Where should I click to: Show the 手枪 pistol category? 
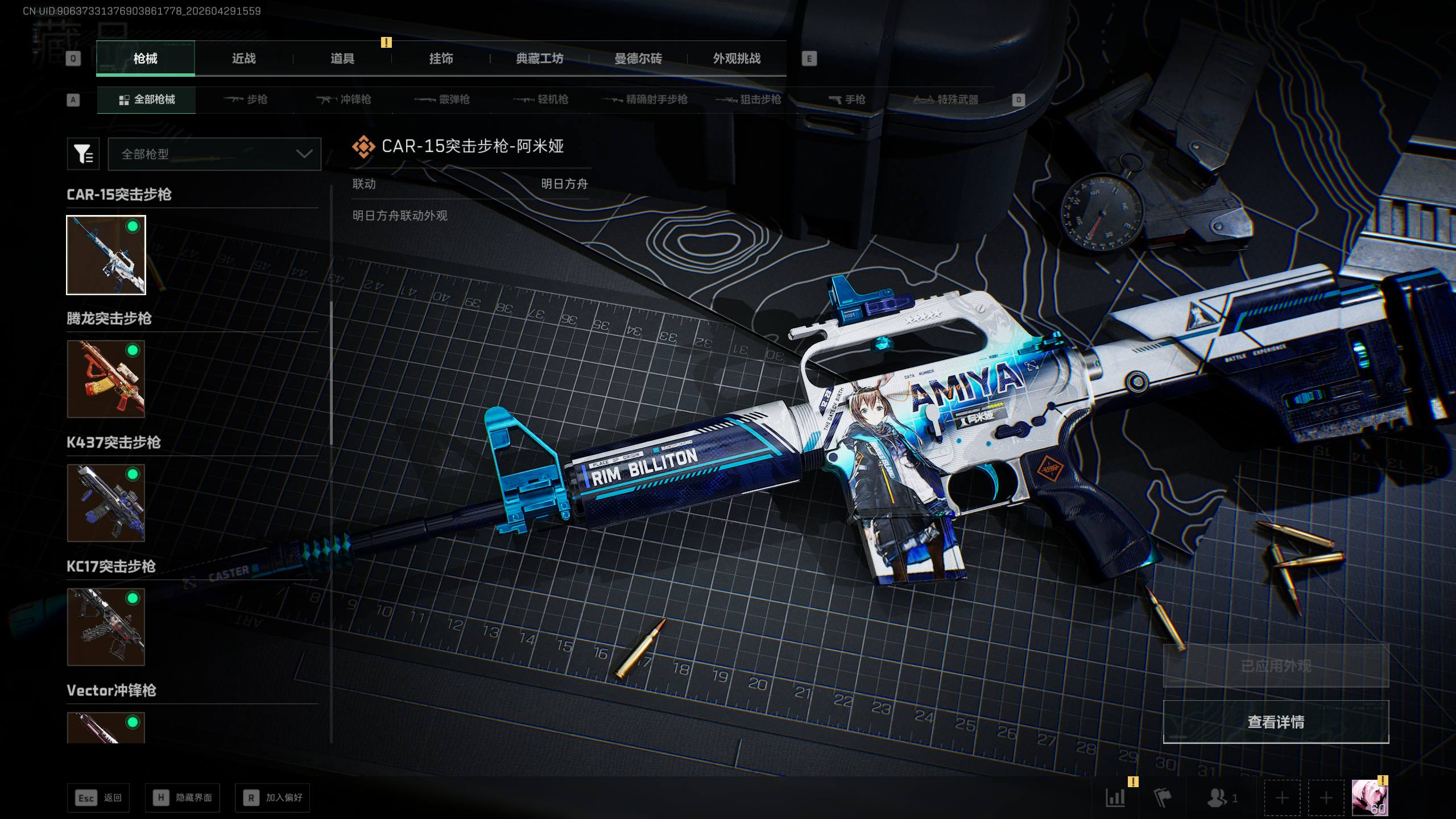(847, 100)
